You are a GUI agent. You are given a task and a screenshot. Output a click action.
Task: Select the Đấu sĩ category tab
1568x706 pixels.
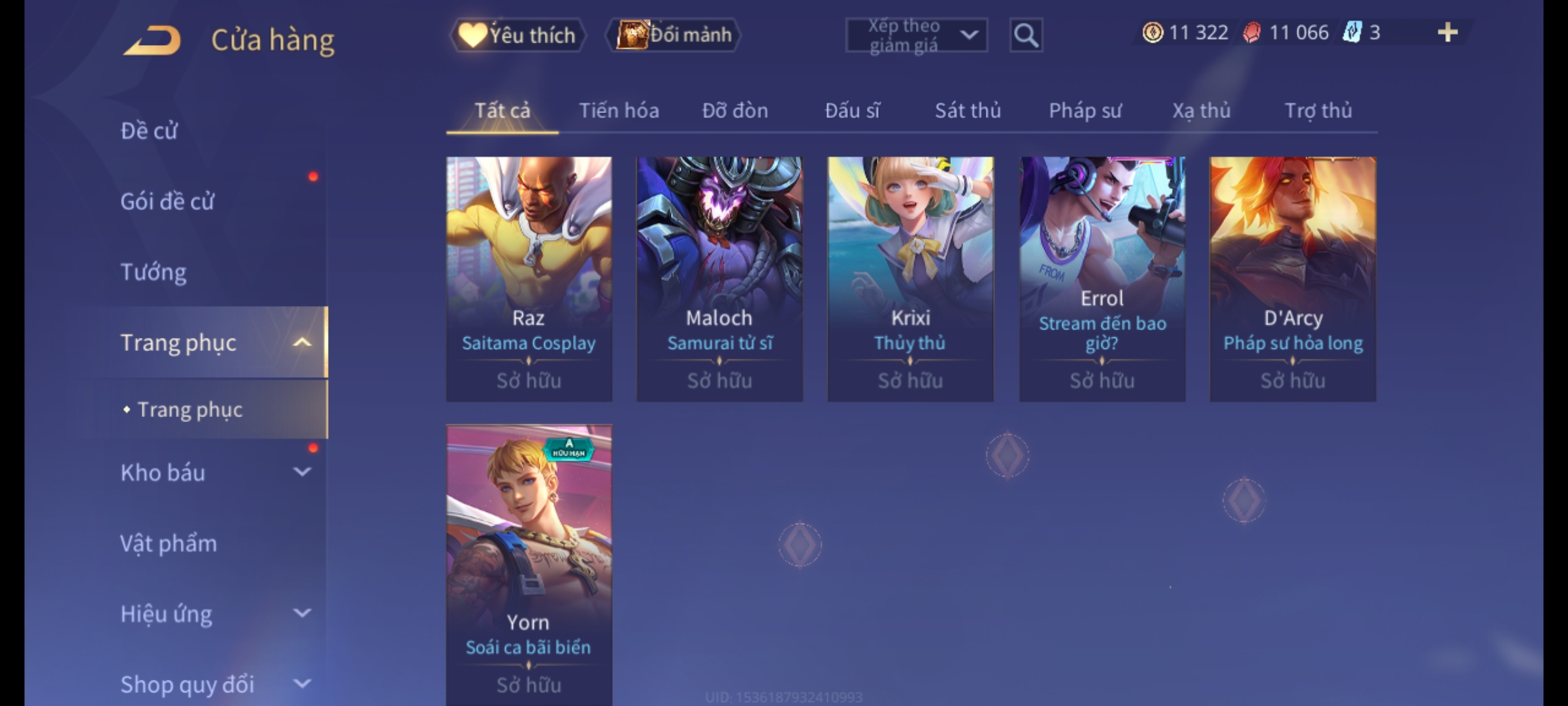click(x=852, y=111)
